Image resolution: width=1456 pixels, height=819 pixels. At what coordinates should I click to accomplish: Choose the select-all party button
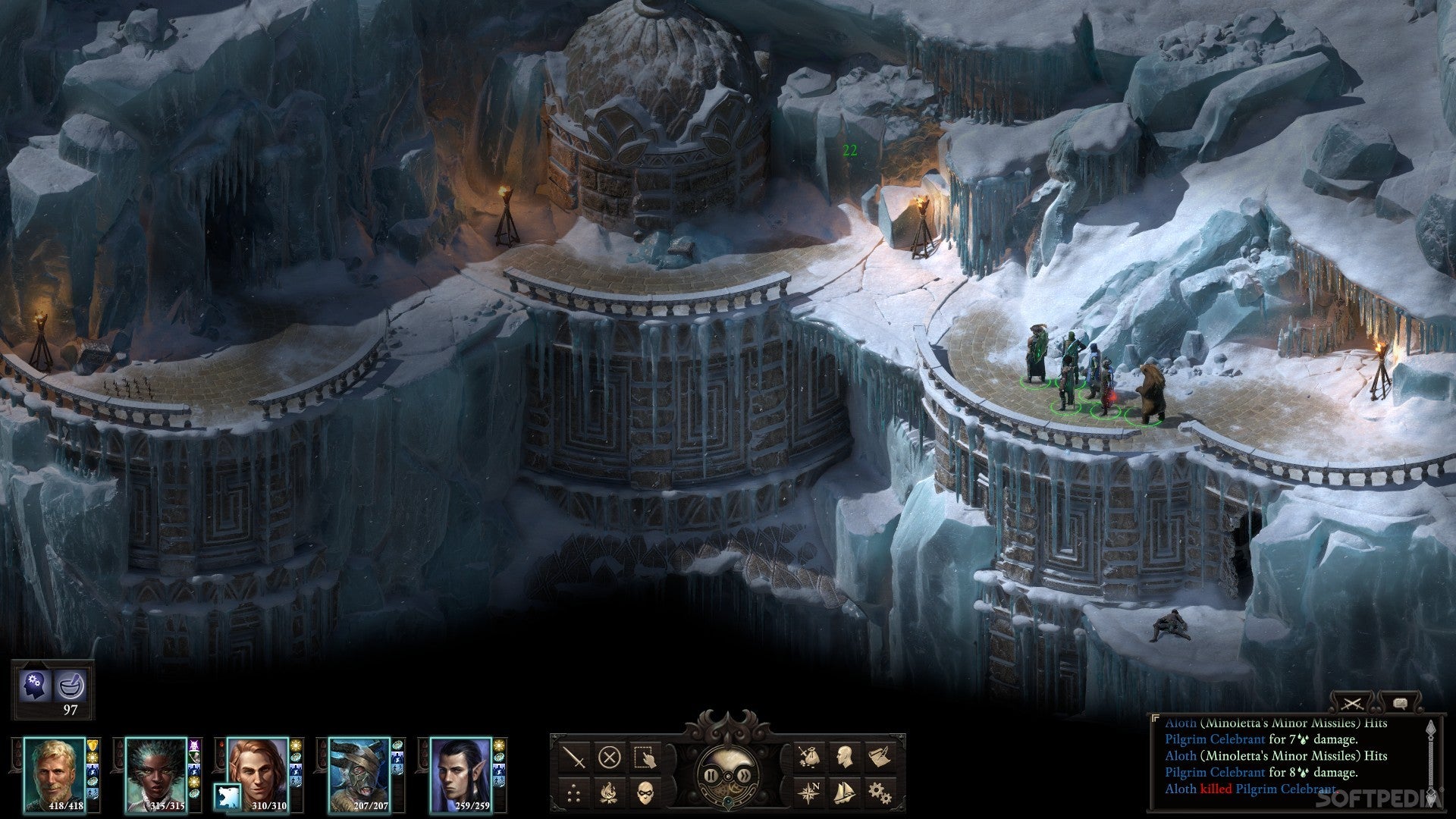645,757
